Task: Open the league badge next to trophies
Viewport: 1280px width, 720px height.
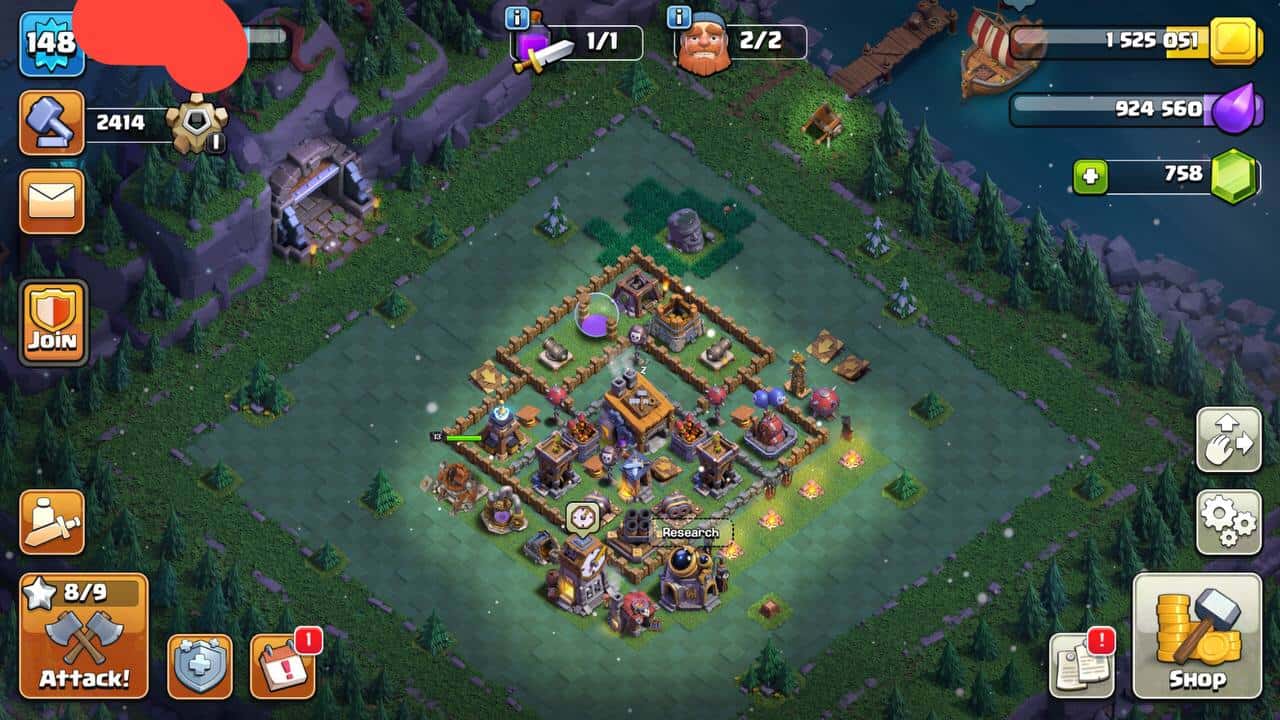Action: click(196, 123)
